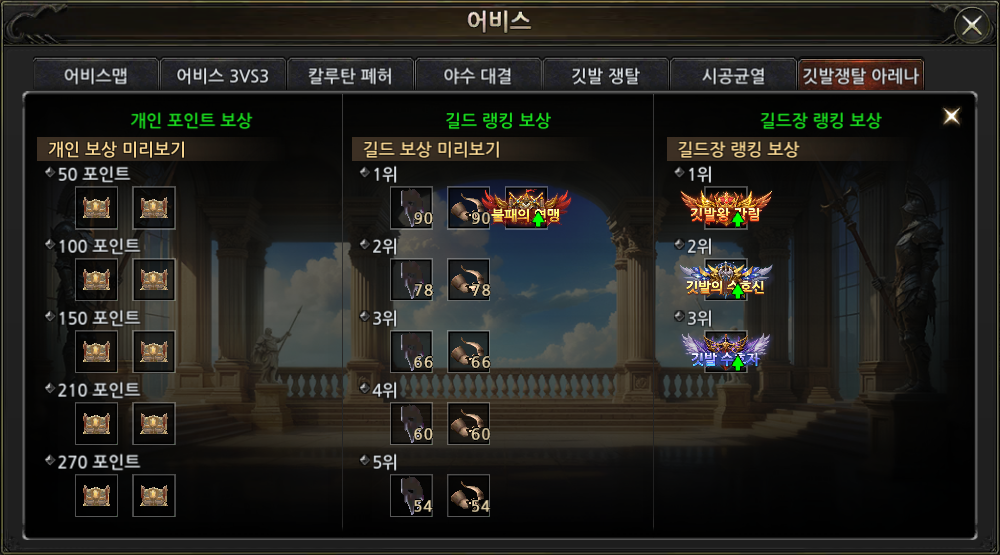Select the 칼루탄 폐허 tab

[x=350, y=76]
